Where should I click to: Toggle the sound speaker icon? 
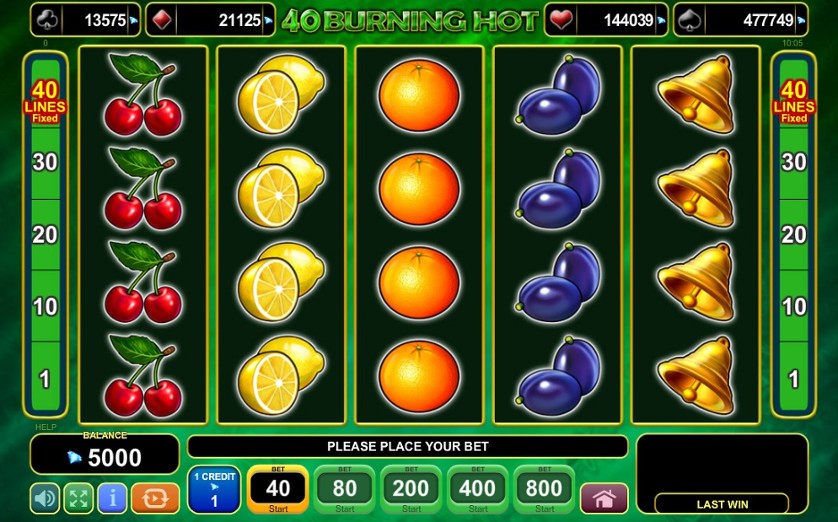coord(45,498)
